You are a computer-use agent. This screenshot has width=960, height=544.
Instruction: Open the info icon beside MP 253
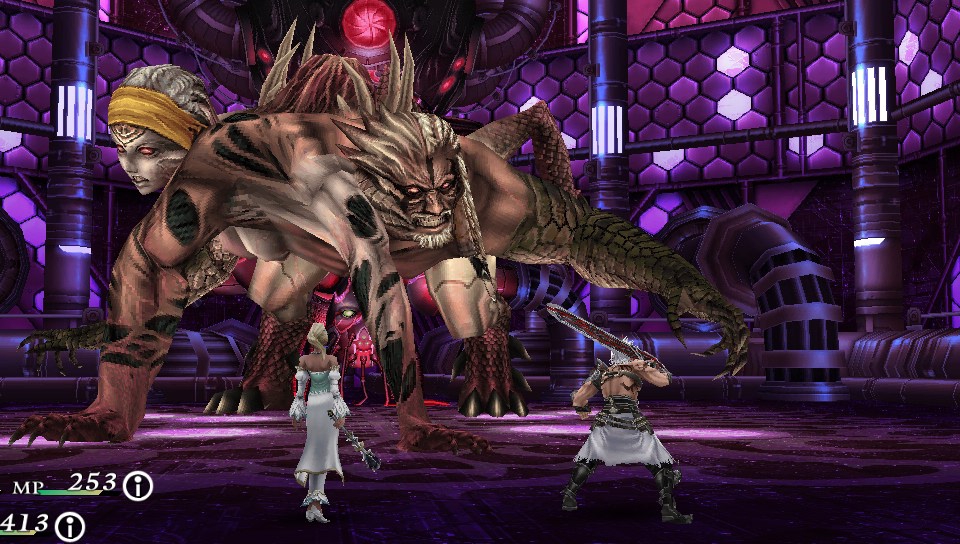(x=138, y=486)
